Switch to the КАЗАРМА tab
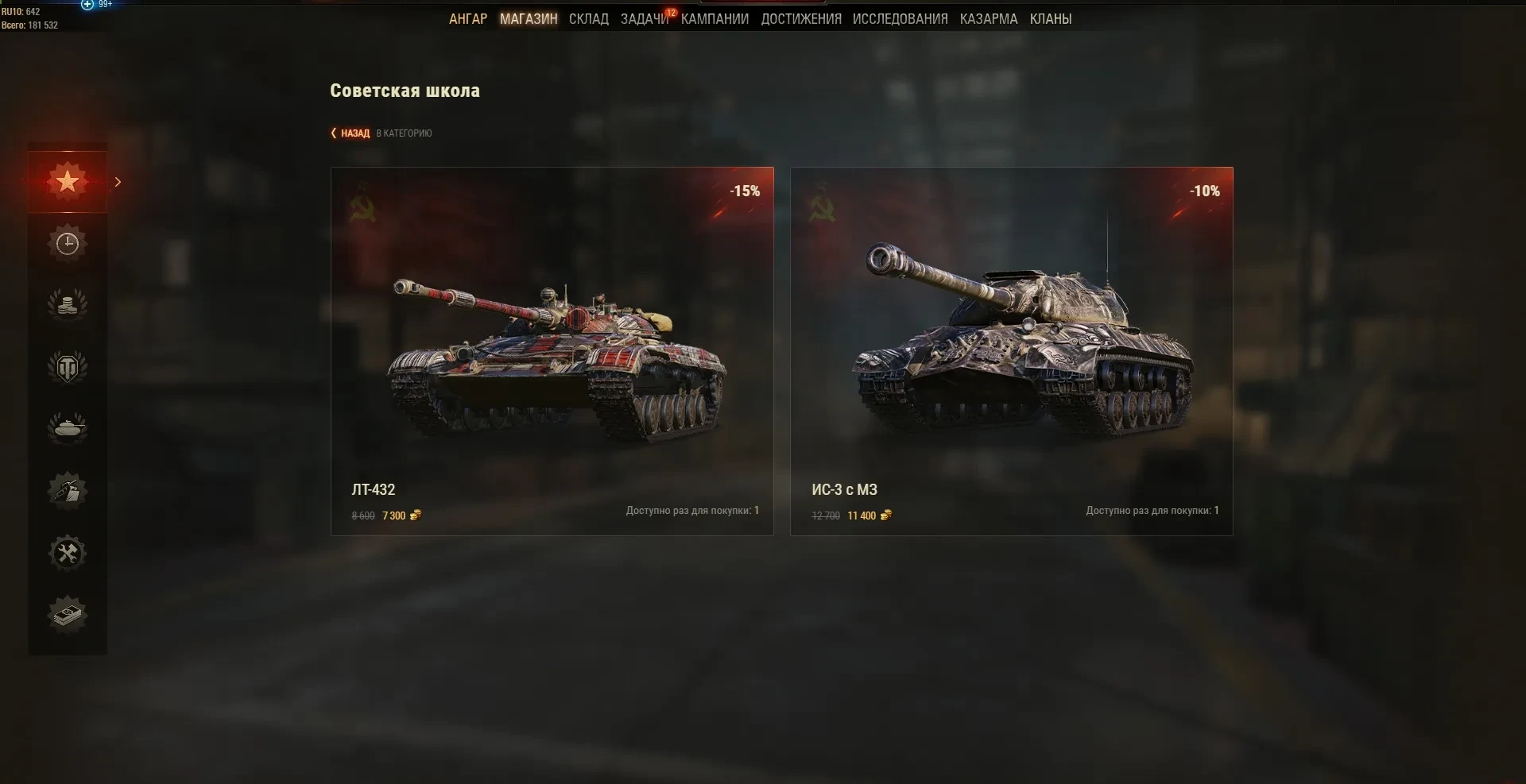Screen dimensions: 1526x784 989,19
